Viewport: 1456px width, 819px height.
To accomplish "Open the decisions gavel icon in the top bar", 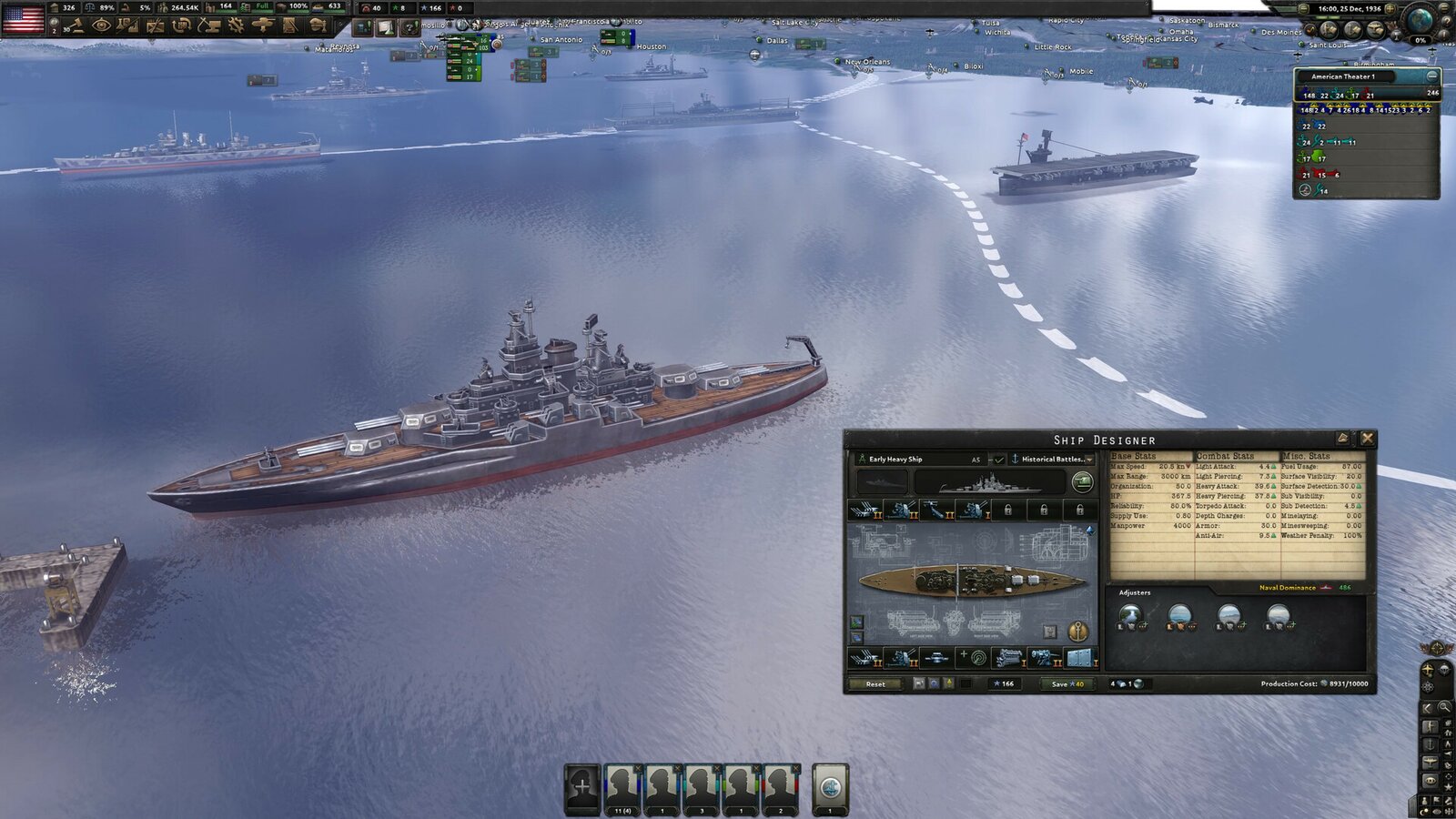I will (76, 27).
